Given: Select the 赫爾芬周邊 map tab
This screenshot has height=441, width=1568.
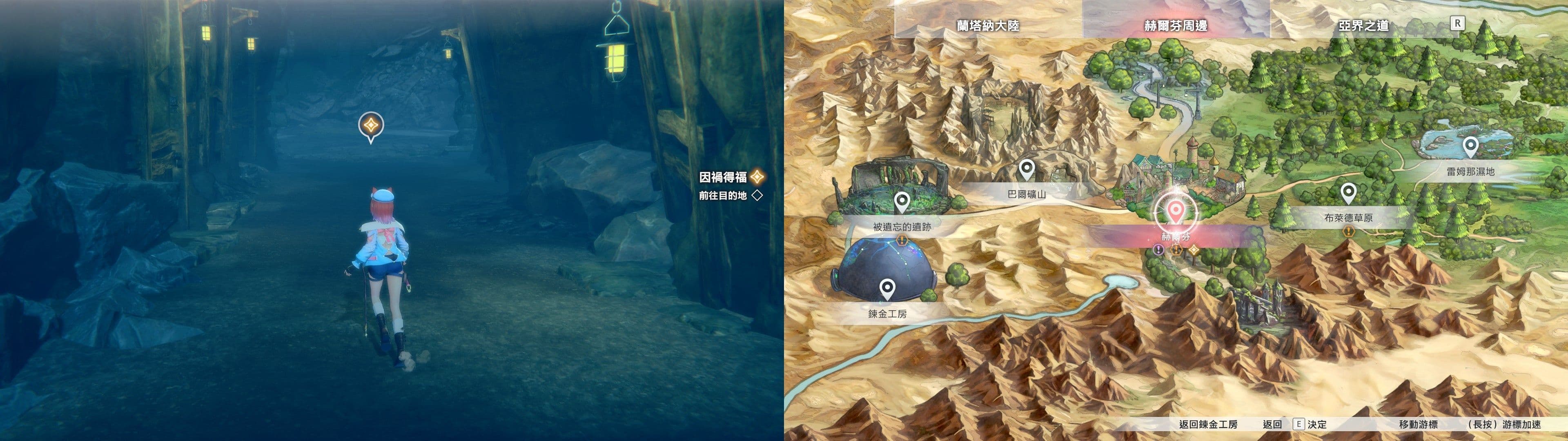Looking at the screenshot, I should pyautogui.click(x=1176, y=26).
